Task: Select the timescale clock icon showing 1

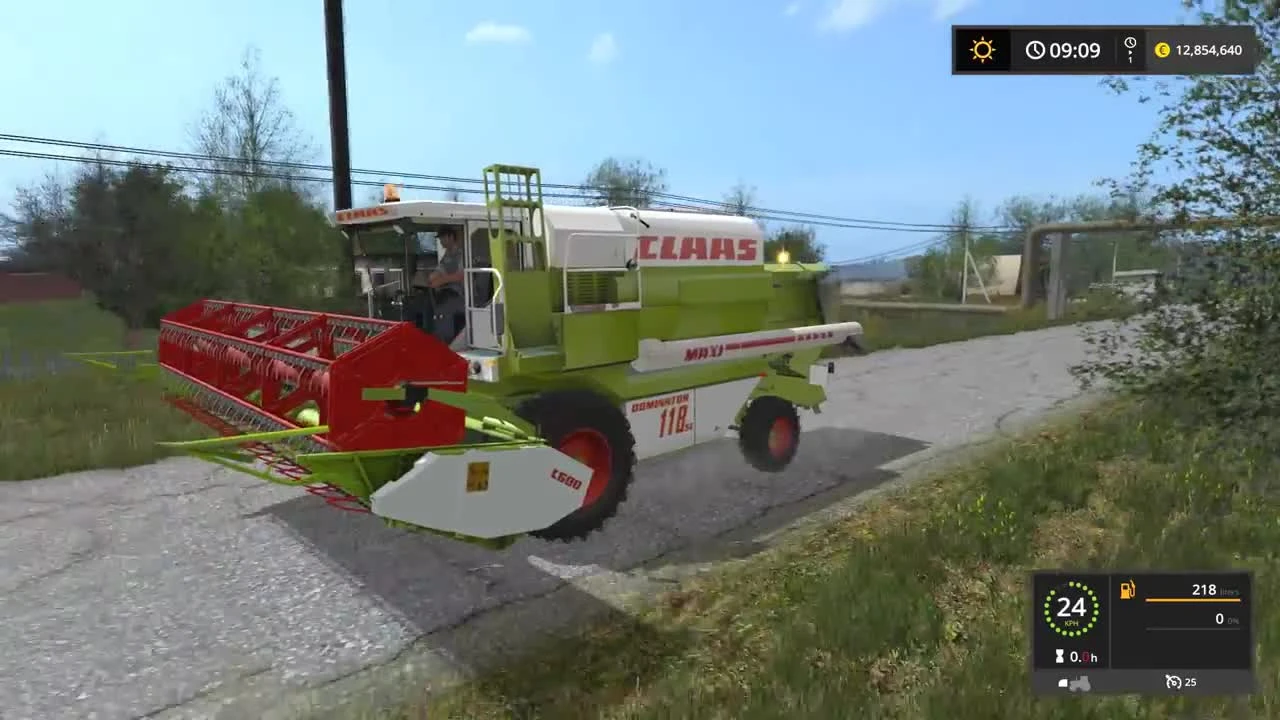Action: [1131, 47]
